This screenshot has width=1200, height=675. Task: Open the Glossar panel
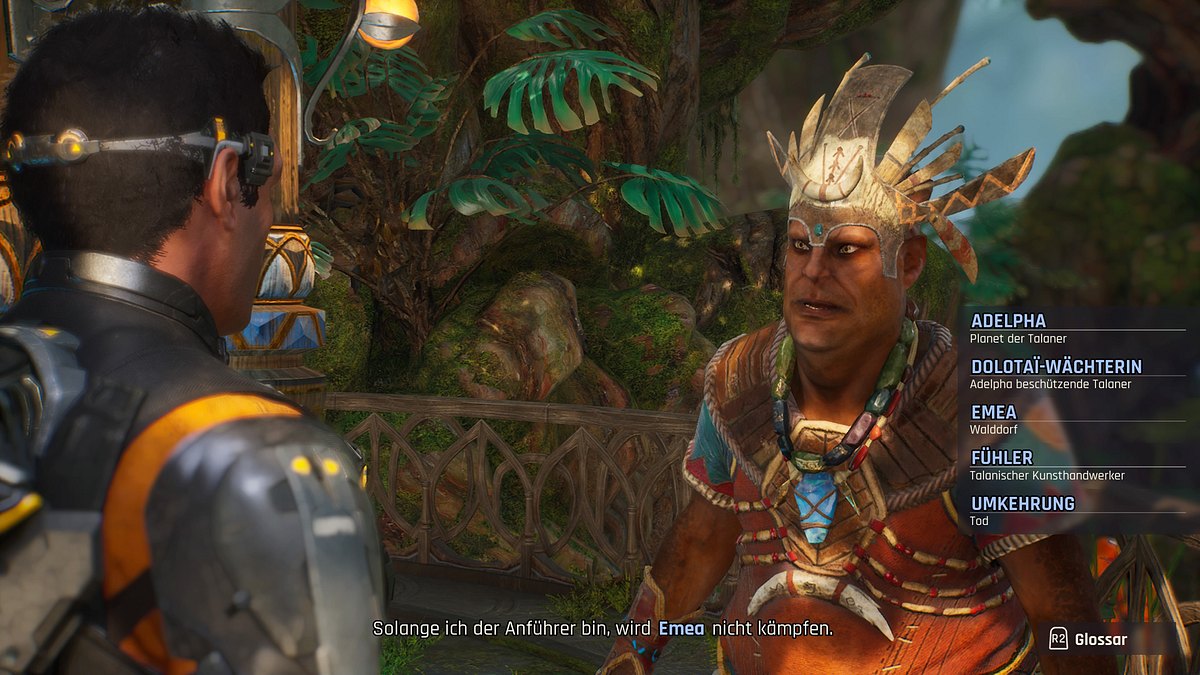click(x=1090, y=640)
